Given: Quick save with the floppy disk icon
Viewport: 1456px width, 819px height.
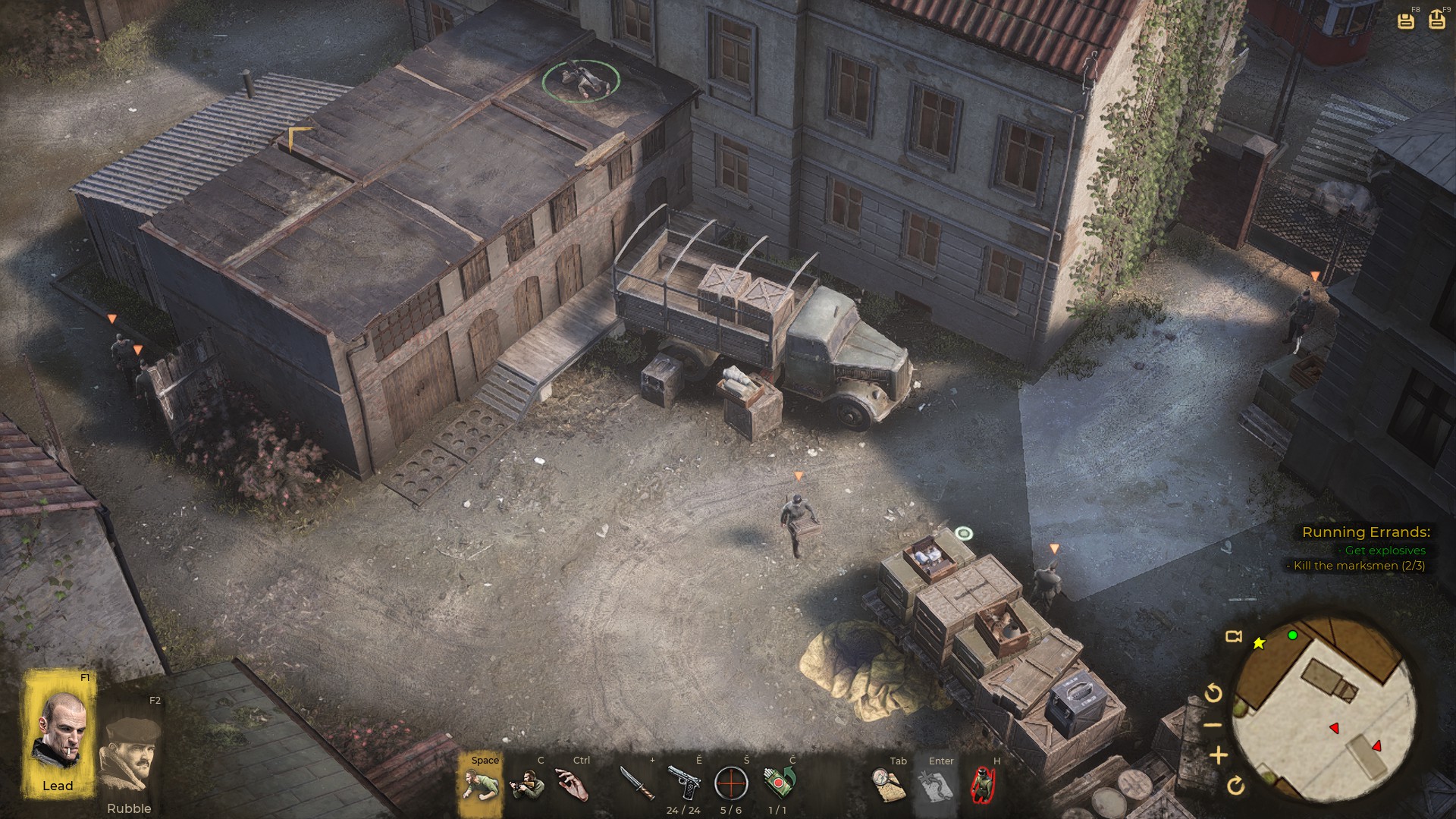Looking at the screenshot, I should [x=1405, y=20].
